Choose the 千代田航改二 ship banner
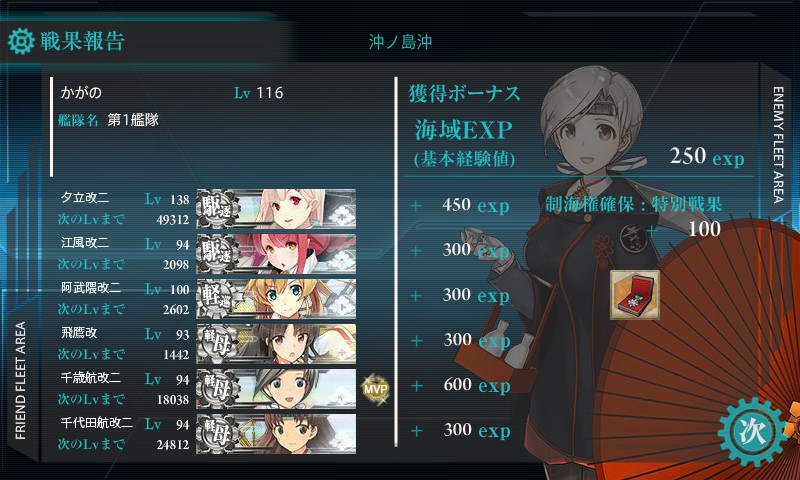 (277, 430)
